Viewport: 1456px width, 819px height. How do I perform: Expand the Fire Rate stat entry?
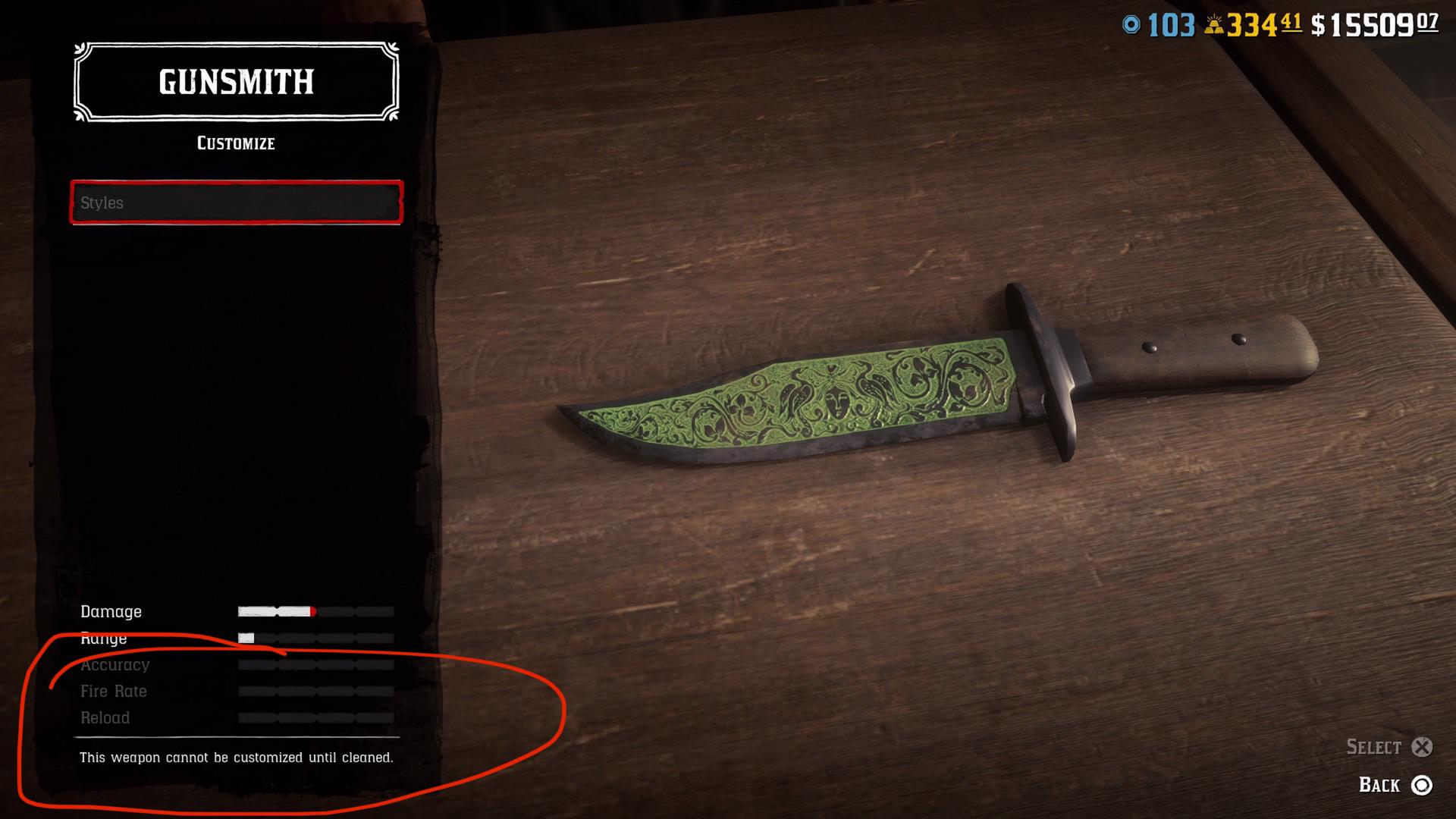tap(114, 692)
